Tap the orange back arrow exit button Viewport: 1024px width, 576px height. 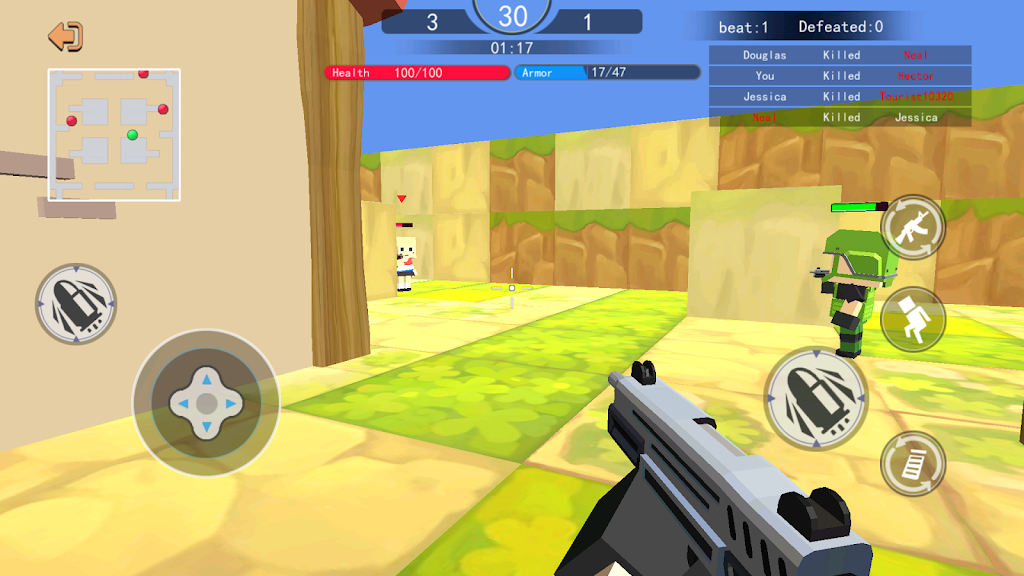[x=66, y=37]
